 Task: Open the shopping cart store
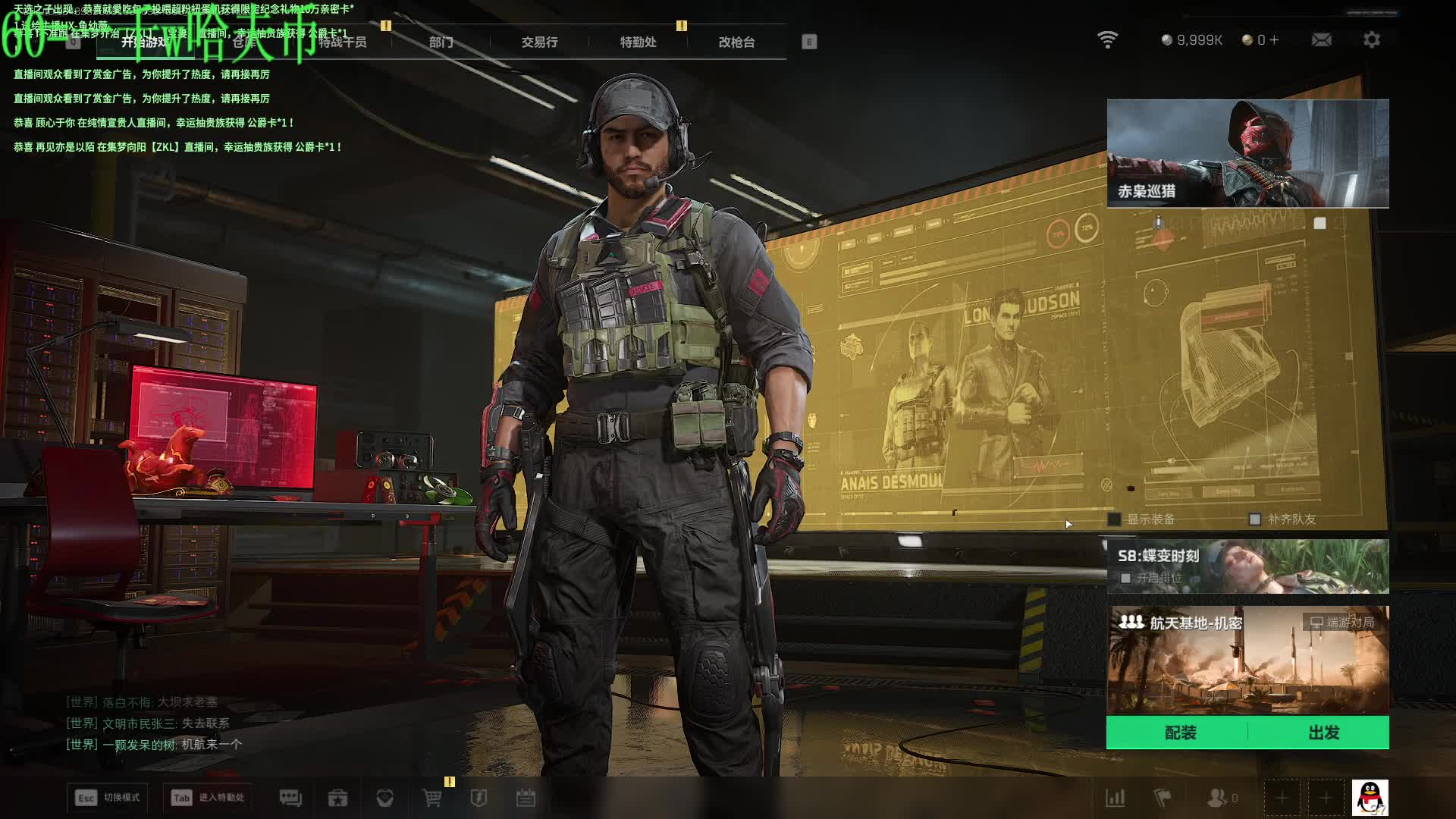(431, 798)
